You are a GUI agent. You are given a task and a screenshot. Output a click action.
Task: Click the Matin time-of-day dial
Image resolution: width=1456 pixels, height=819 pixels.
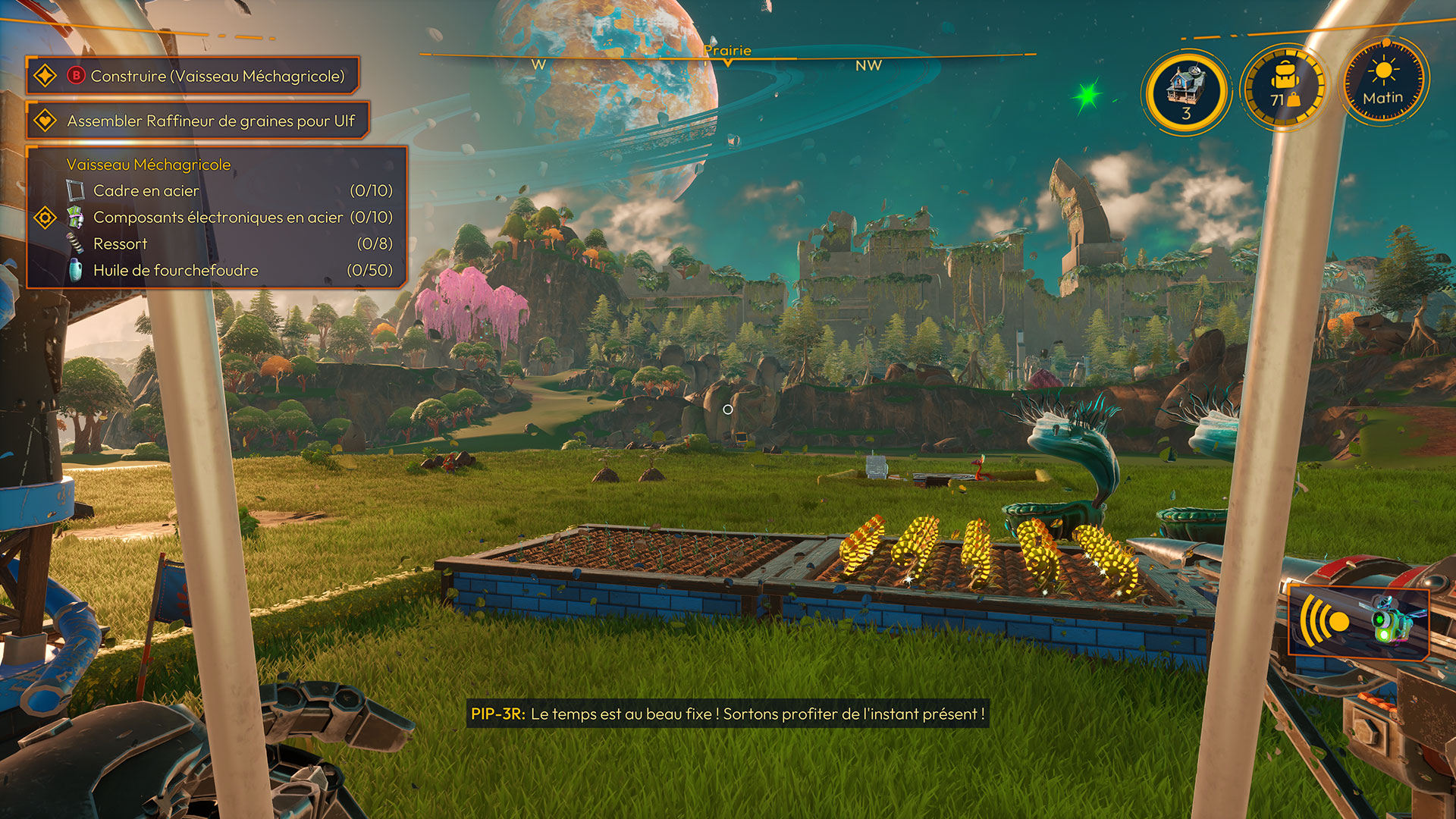pyautogui.click(x=1383, y=83)
